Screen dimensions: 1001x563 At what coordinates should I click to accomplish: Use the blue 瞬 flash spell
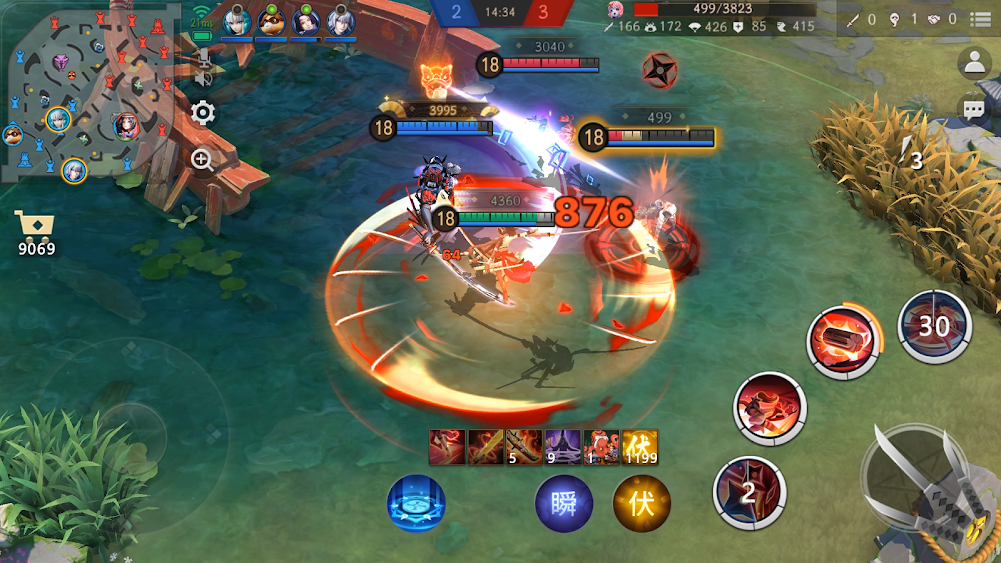(564, 503)
